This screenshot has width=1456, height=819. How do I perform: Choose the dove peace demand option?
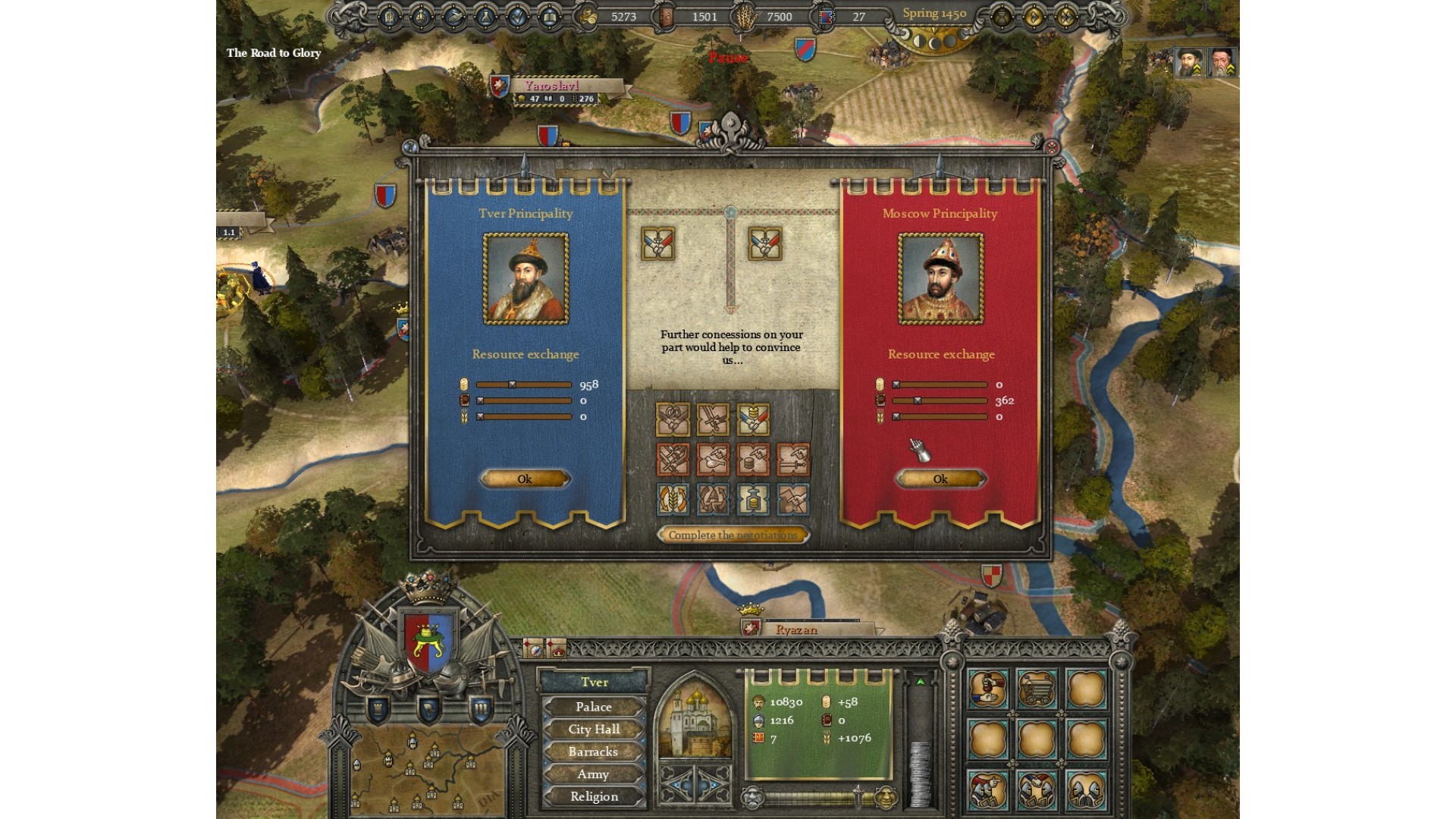(713, 460)
